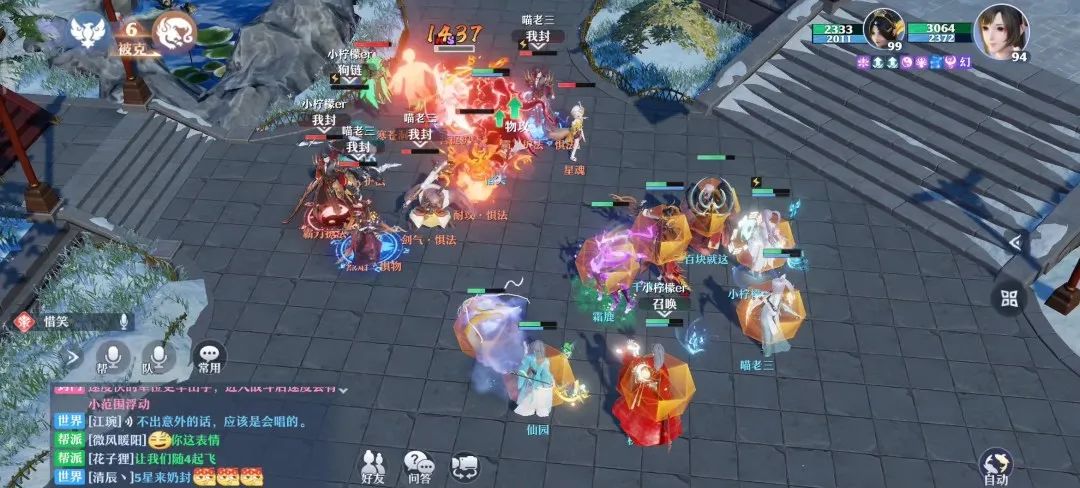Click the 幻 buff status icon
Viewport: 1080px width, 488px height.
pos(962,62)
